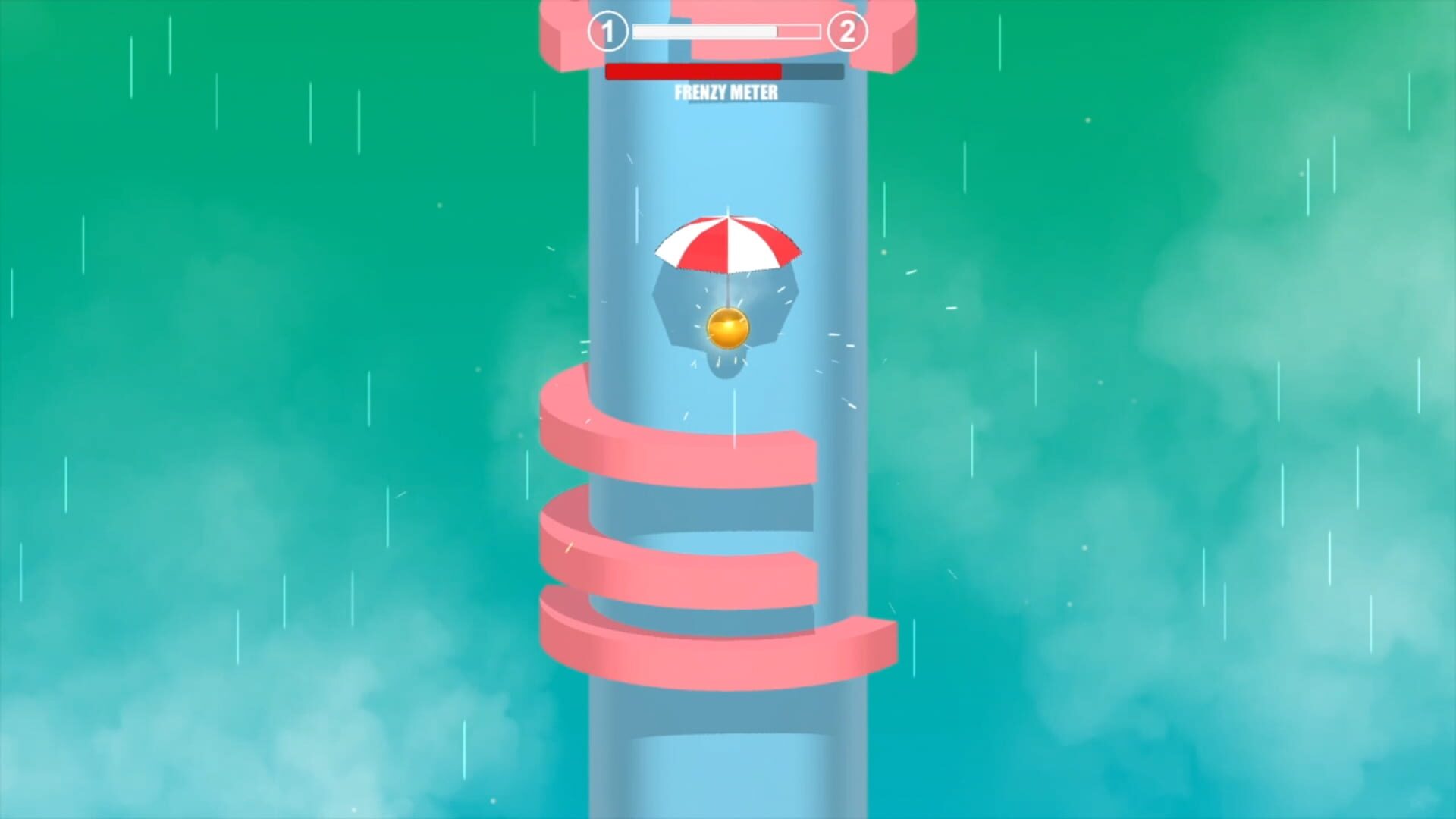Tap the golden ball character
Image resolution: width=1456 pixels, height=819 pixels.
coord(726,328)
